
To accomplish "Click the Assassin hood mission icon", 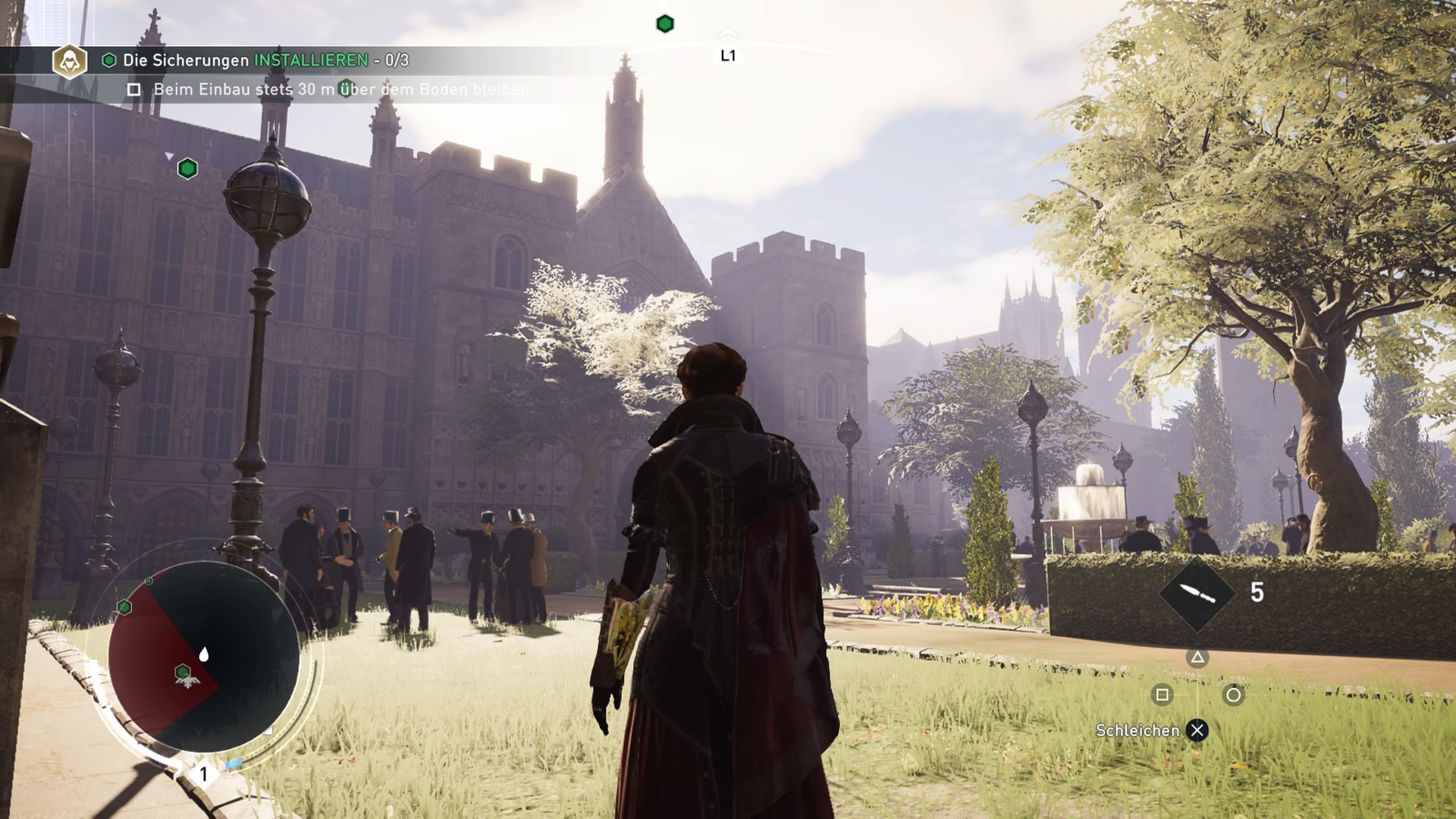I will pyautogui.click(x=70, y=61).
